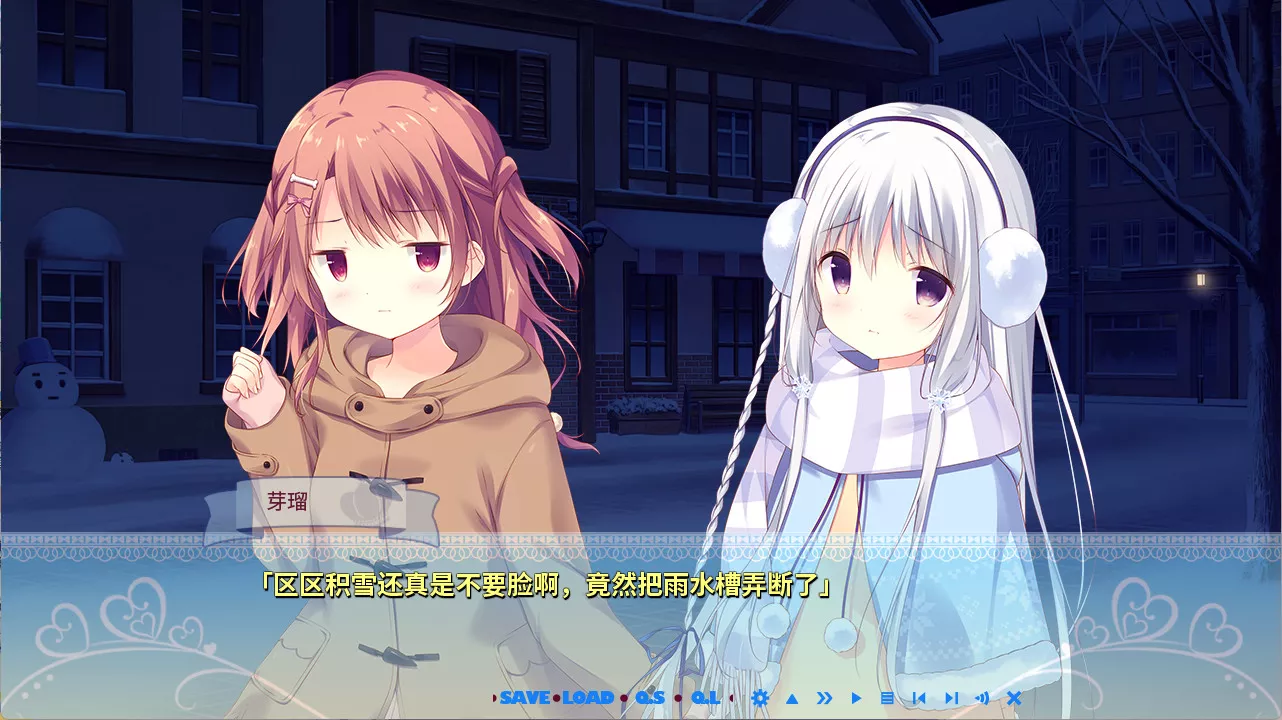Click the Q.L quick load button
This screenshot has width=1282, height=720.
click(705, 698)
